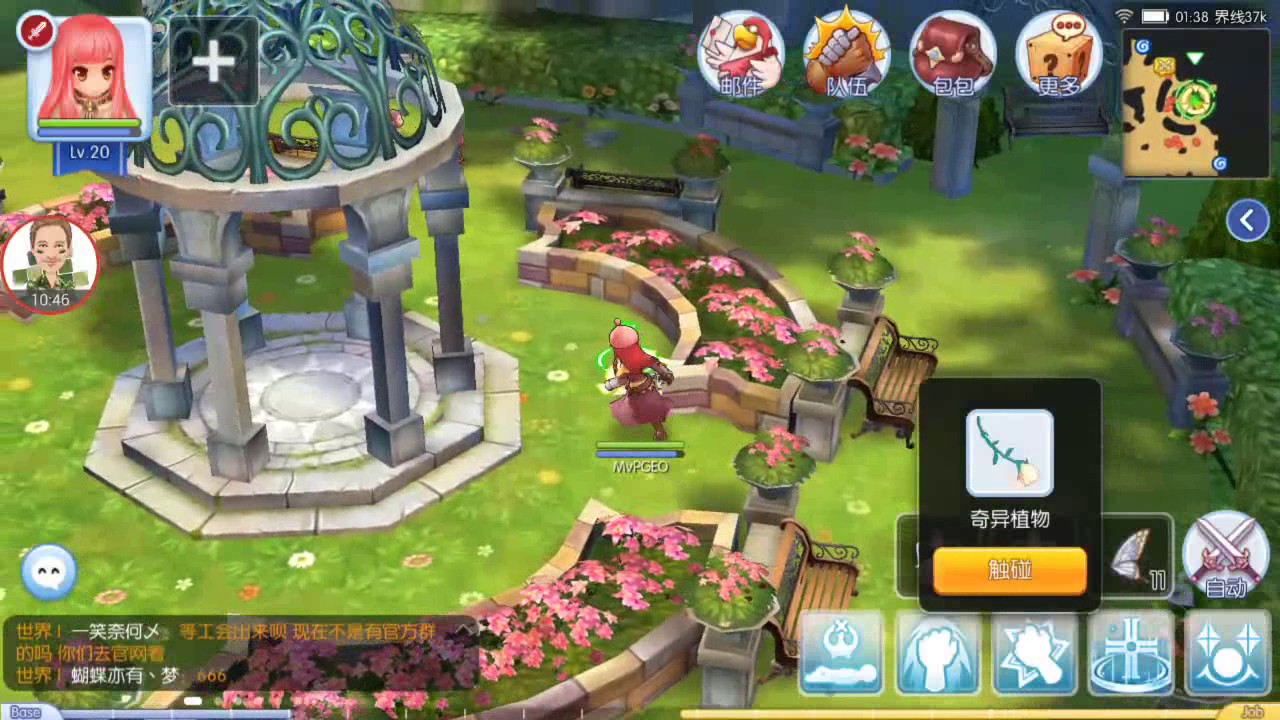The height and width of the screenshot is (720, 1280).
Task: Open the pink-haired character portrait
Action: [x=89, y=78]
